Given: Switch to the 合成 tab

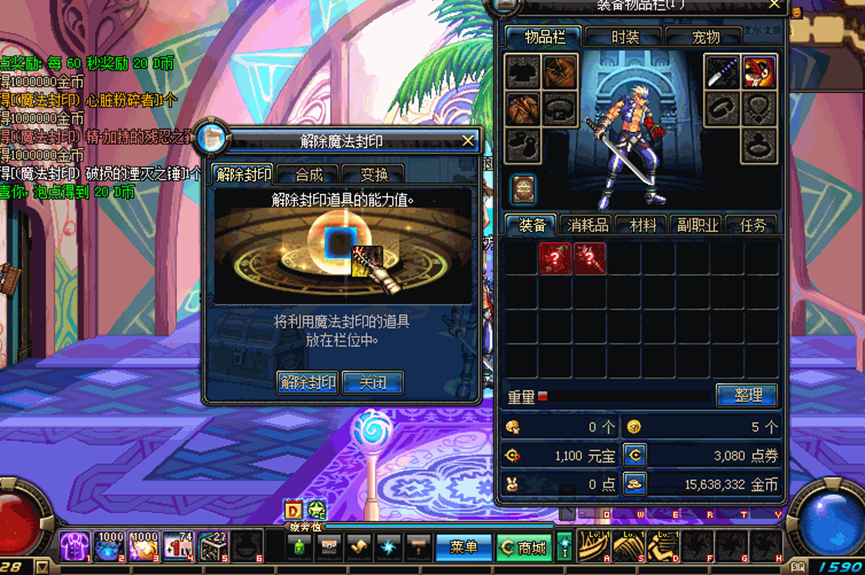Looking at the screenshot, I should (308, 175).
